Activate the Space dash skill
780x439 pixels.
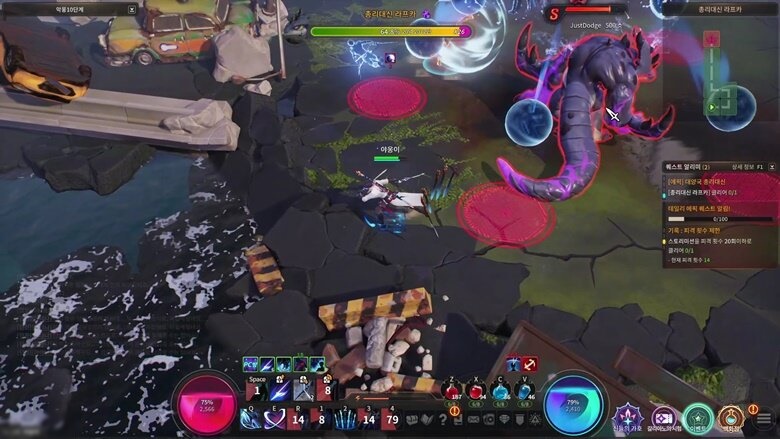click(x=257, y=391)
